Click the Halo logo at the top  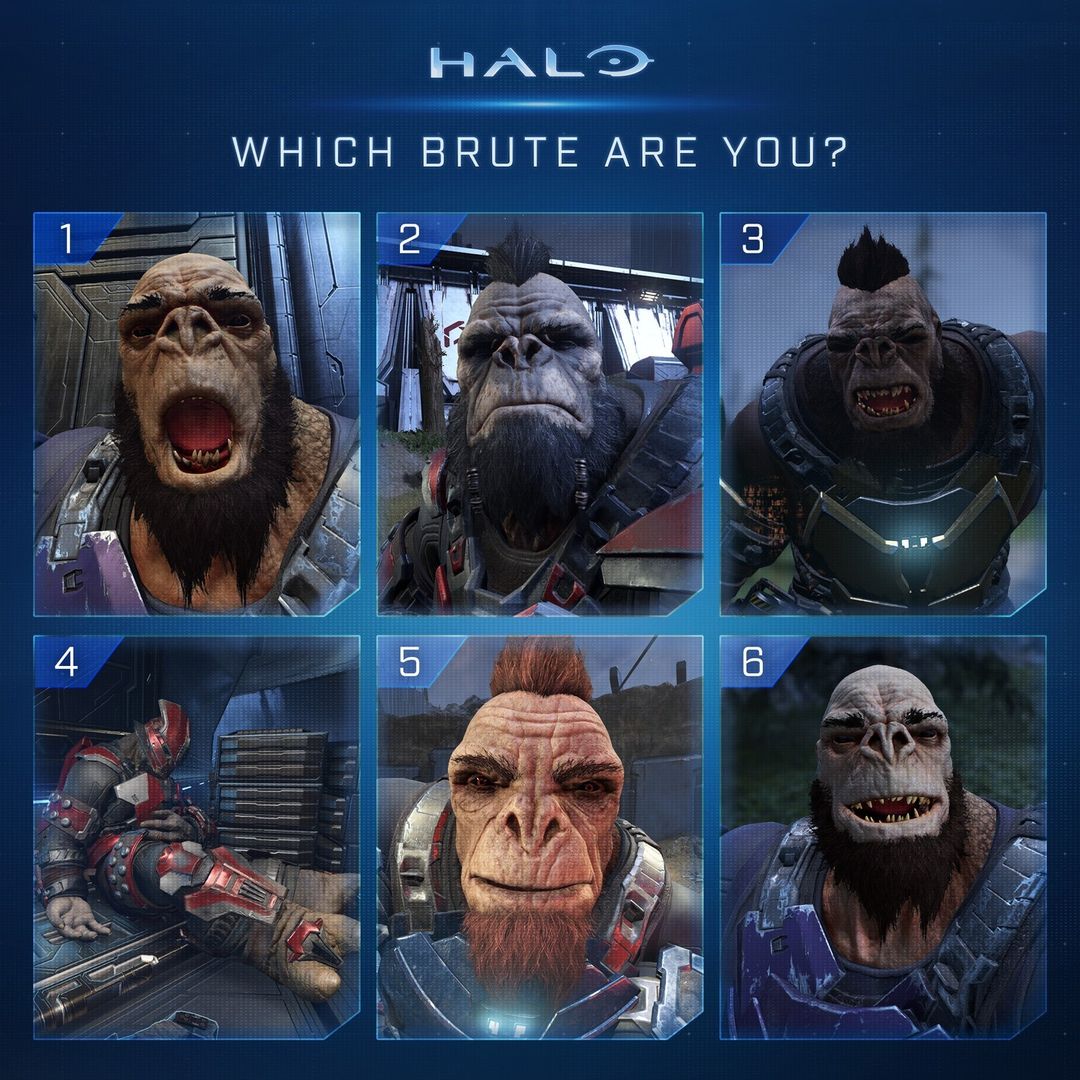[x=540, y=62]
